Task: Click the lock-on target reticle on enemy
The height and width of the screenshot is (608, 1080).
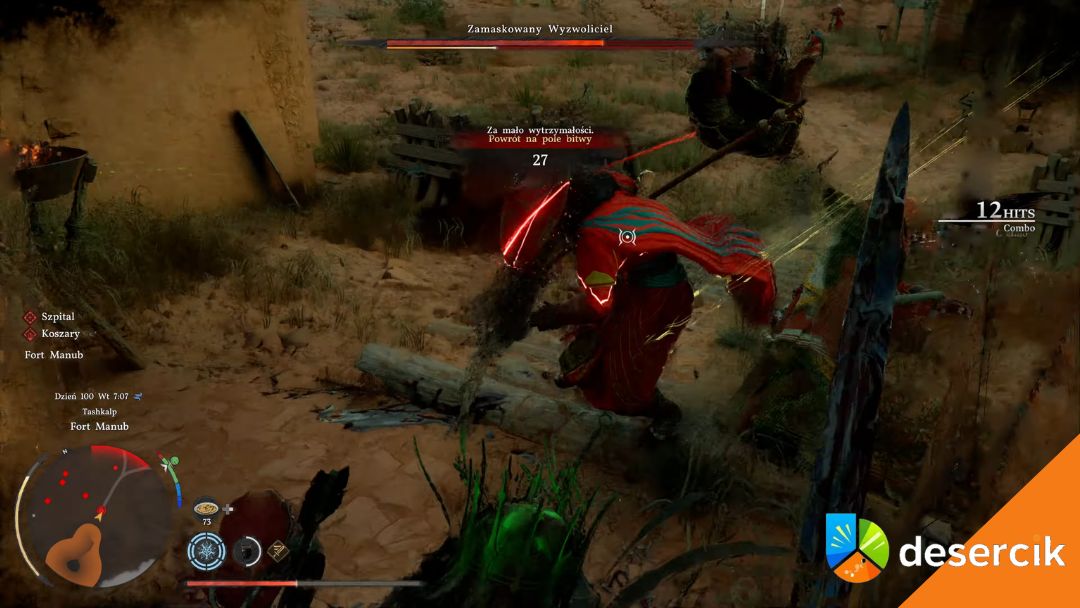Action: [627, 237]
